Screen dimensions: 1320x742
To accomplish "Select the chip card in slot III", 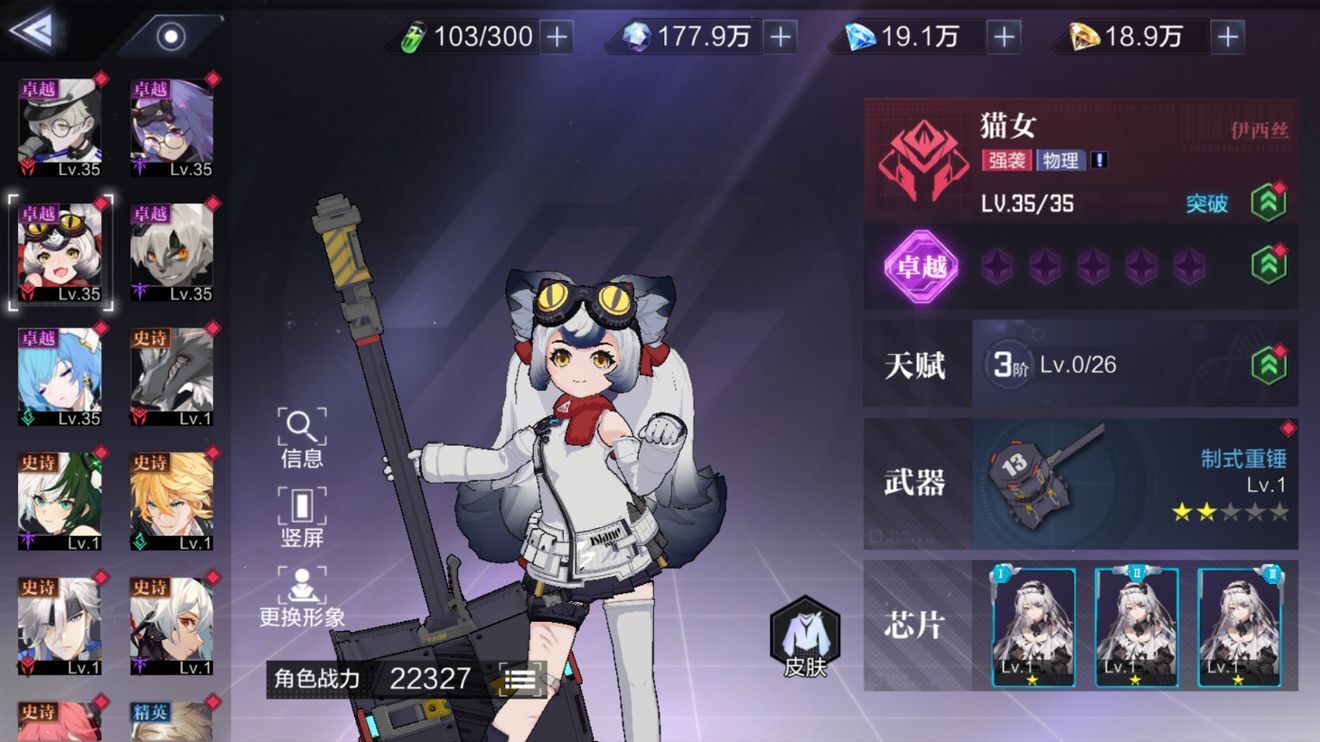I will pos(1239,628).
